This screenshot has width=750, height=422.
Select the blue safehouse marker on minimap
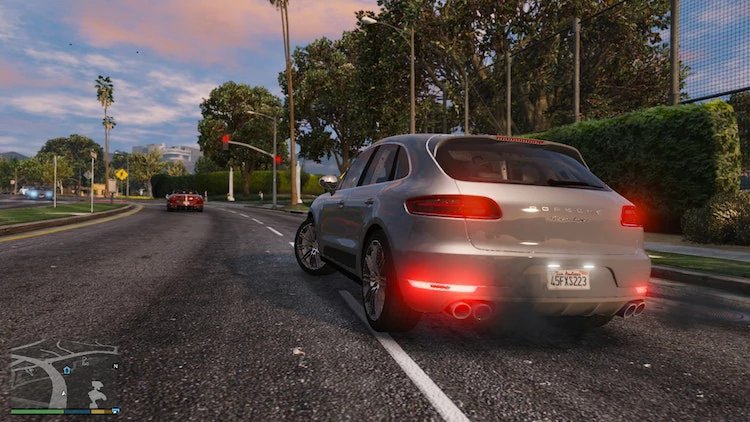coord(67,369)
